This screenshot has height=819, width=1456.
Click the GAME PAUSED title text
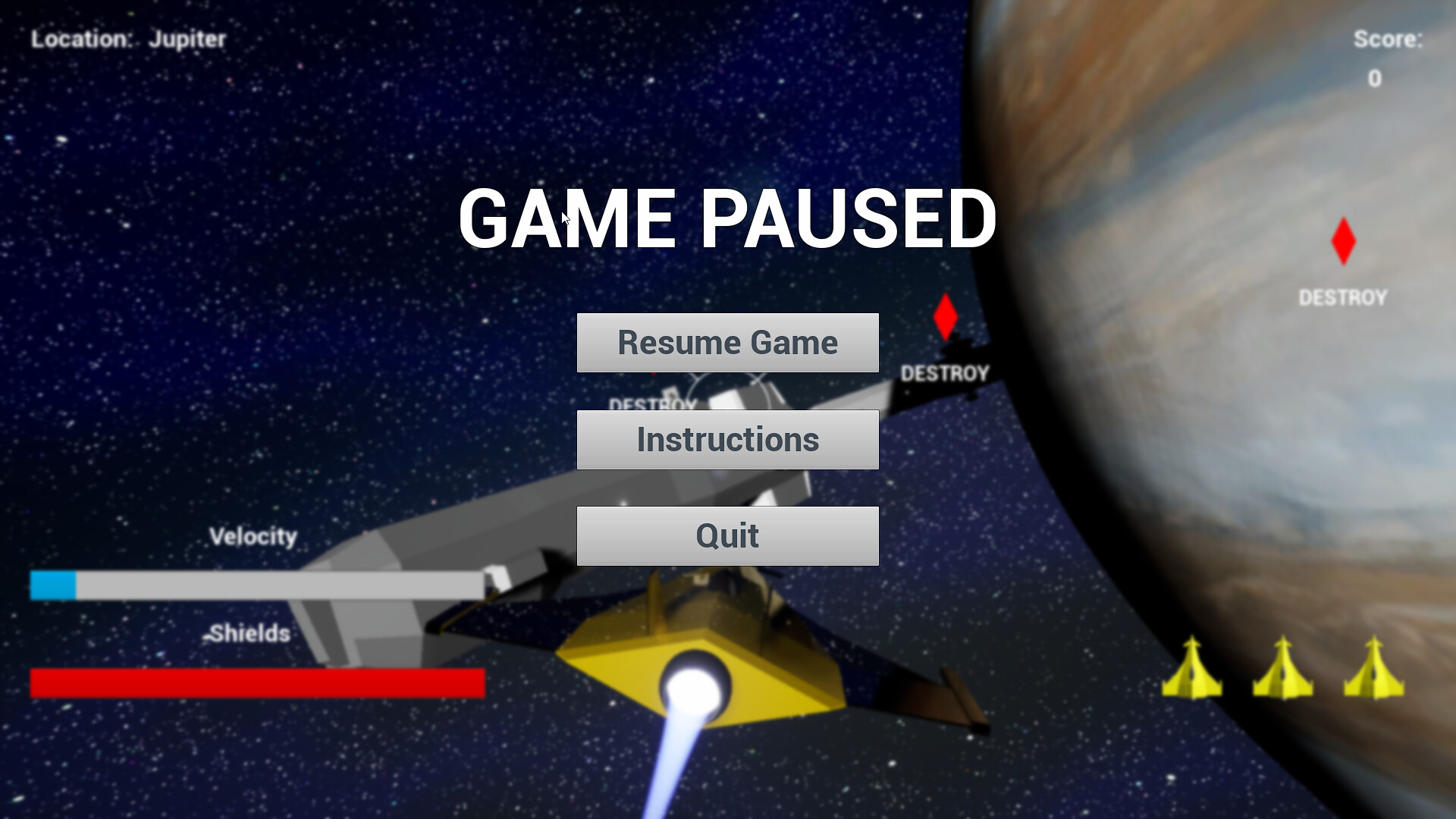click(727, 220)
